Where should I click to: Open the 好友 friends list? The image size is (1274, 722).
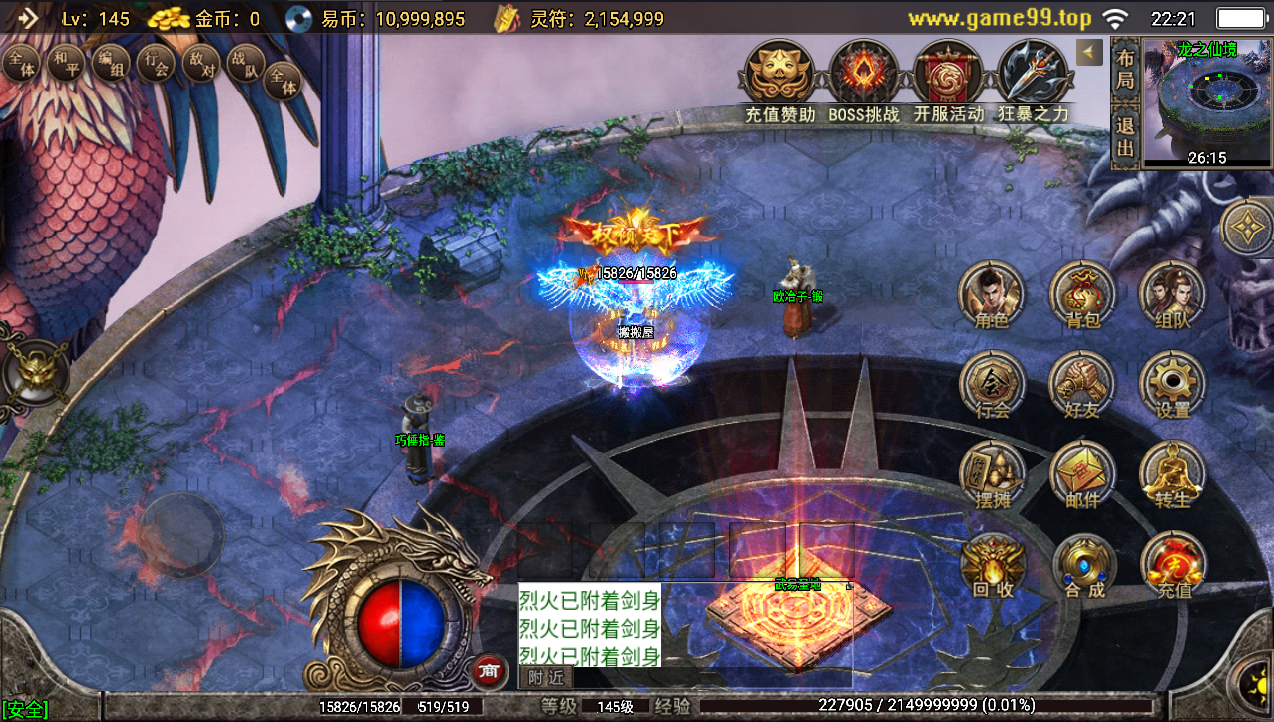1081,385
